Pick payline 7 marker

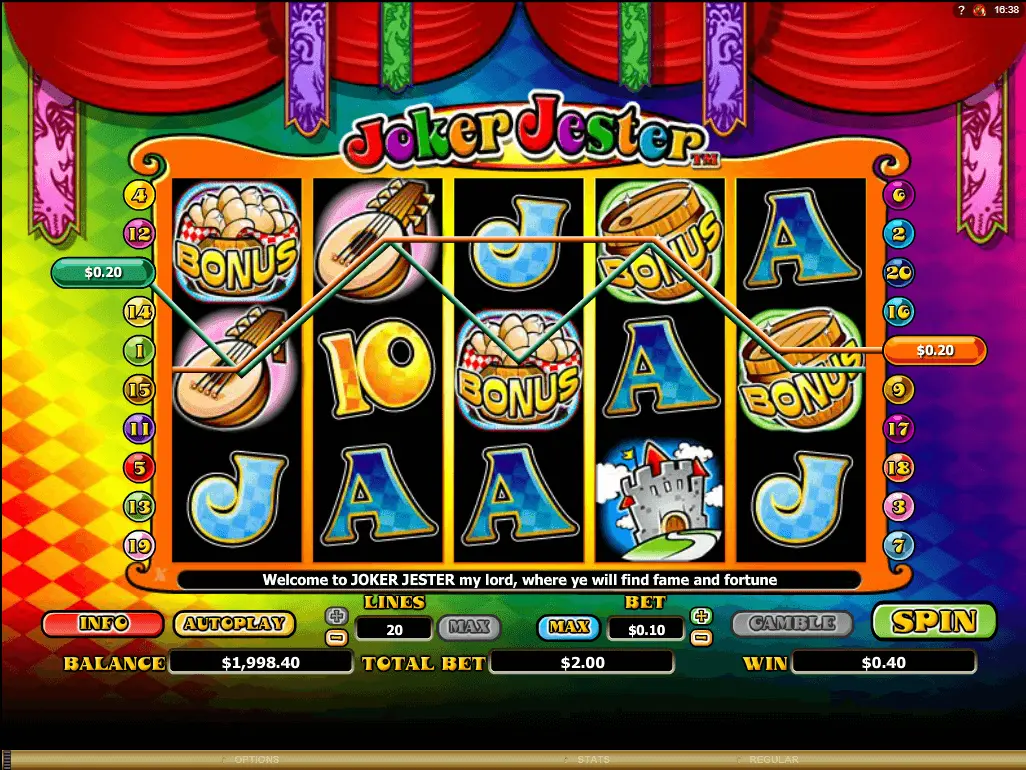(x=898, y=546)
